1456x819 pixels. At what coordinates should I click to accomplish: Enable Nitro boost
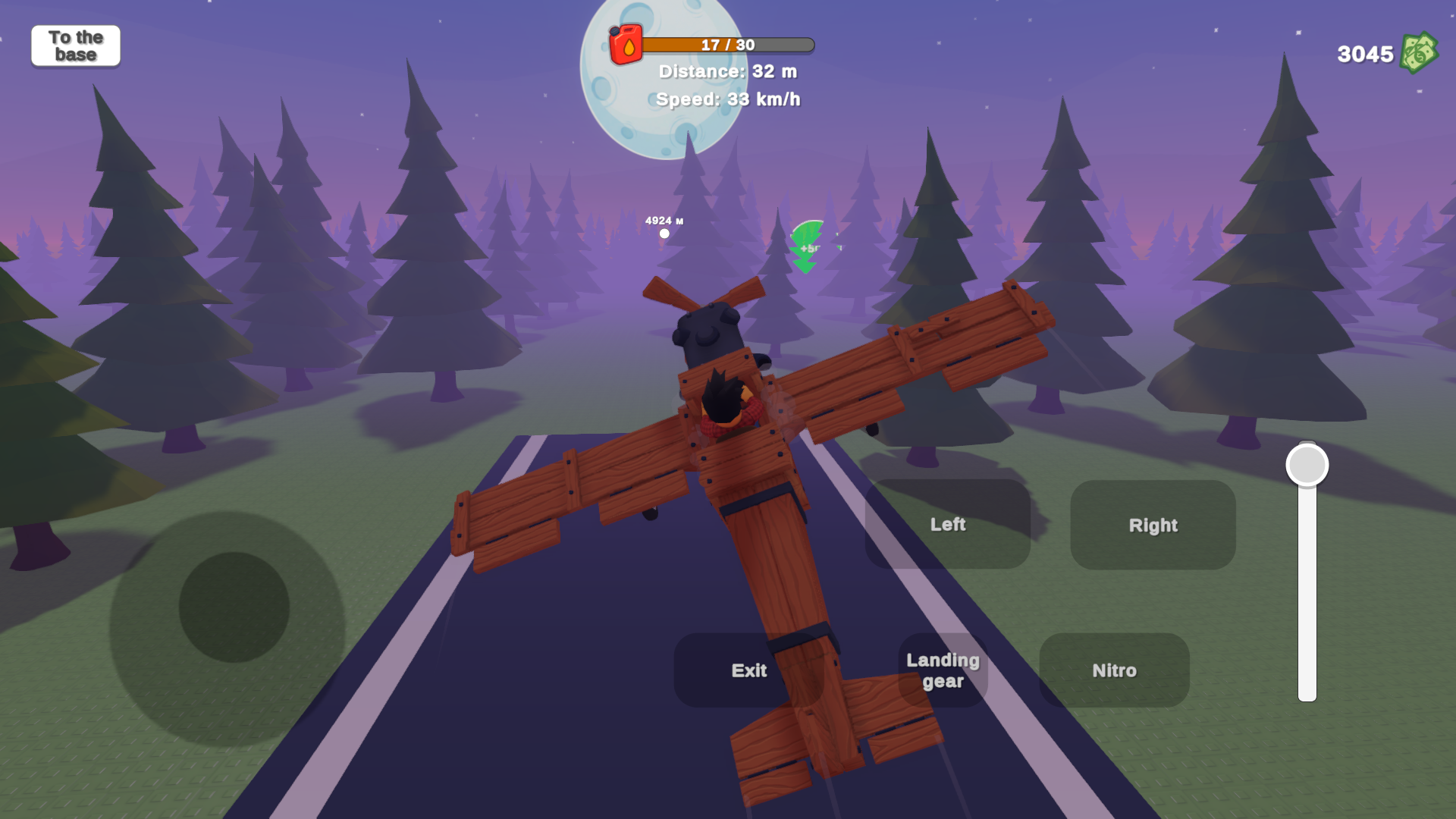click(x=1113, y=670)
